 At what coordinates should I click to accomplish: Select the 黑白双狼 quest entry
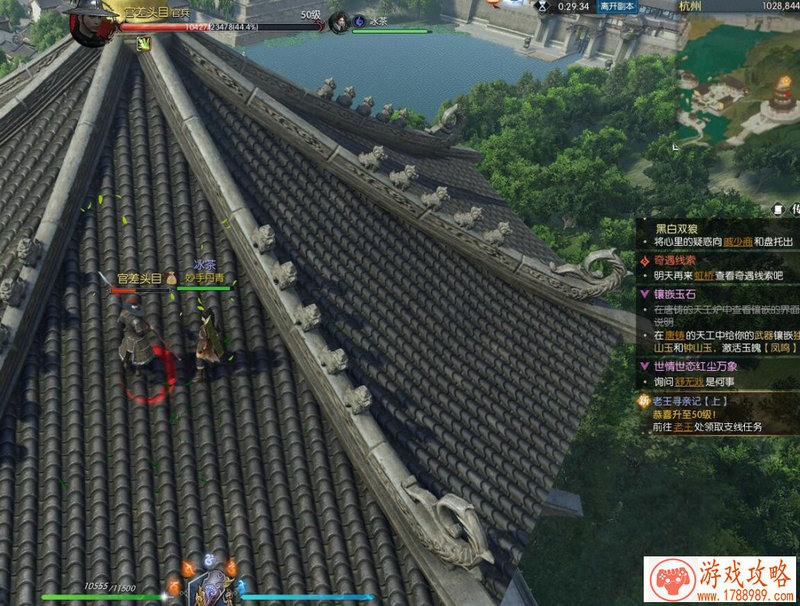tap(680, 227)
